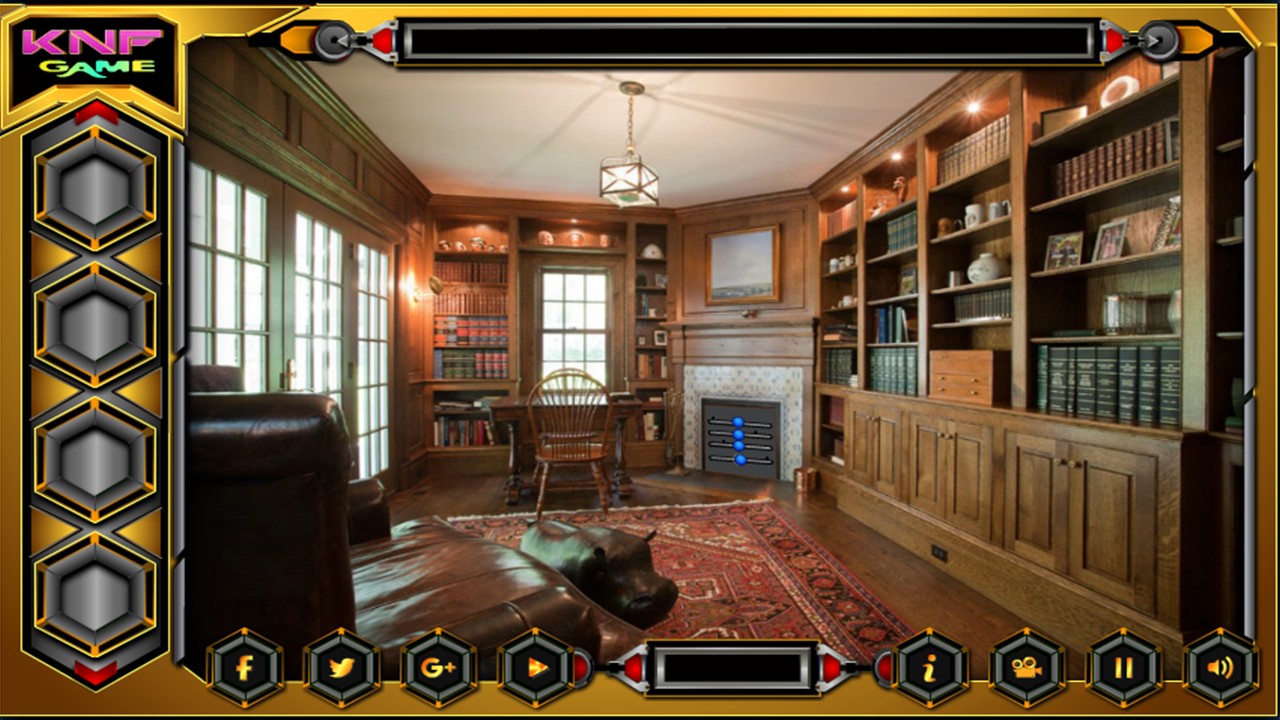
Task: Open the Facebook share button
Action: click(245, 668)
